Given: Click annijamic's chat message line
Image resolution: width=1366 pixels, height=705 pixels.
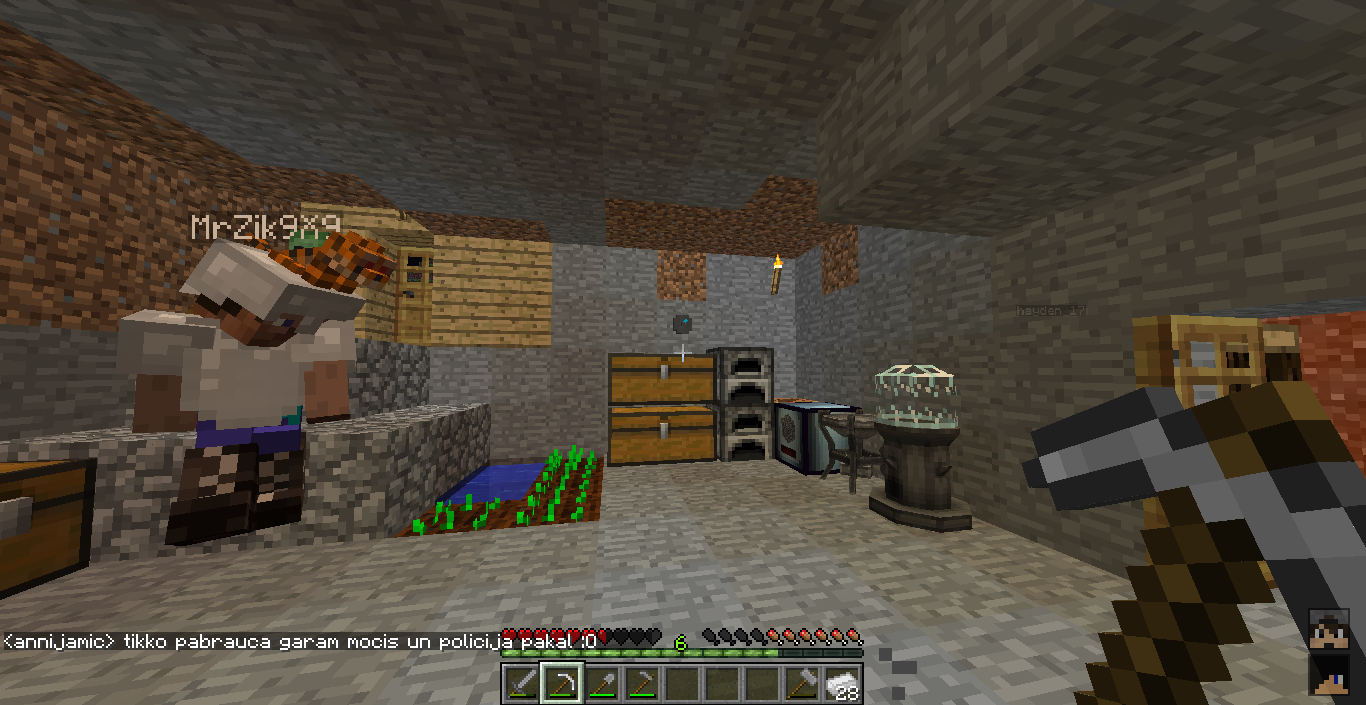Looking at the screenshot, I should (300, 641).
